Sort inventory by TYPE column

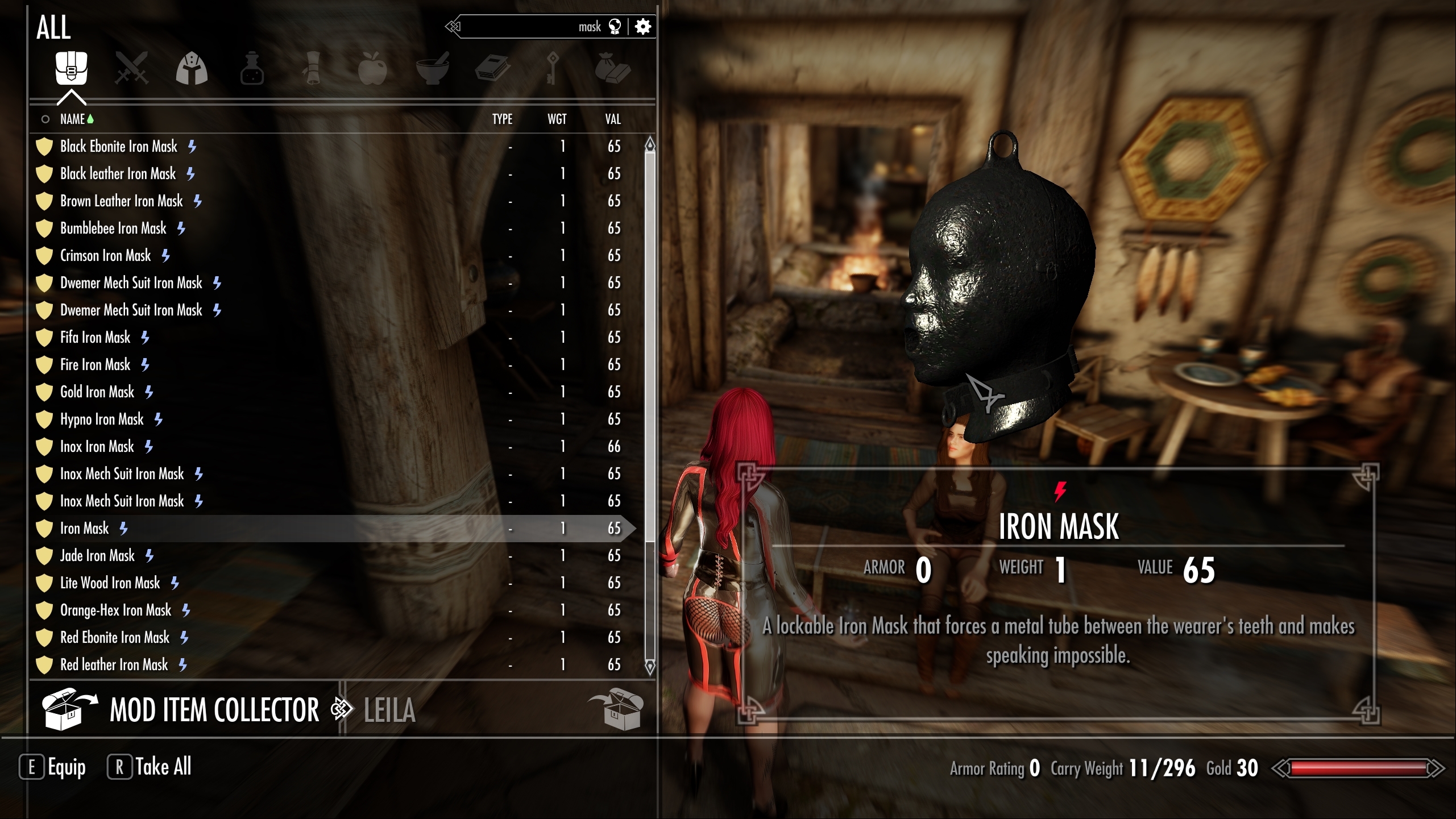point(501,119)
